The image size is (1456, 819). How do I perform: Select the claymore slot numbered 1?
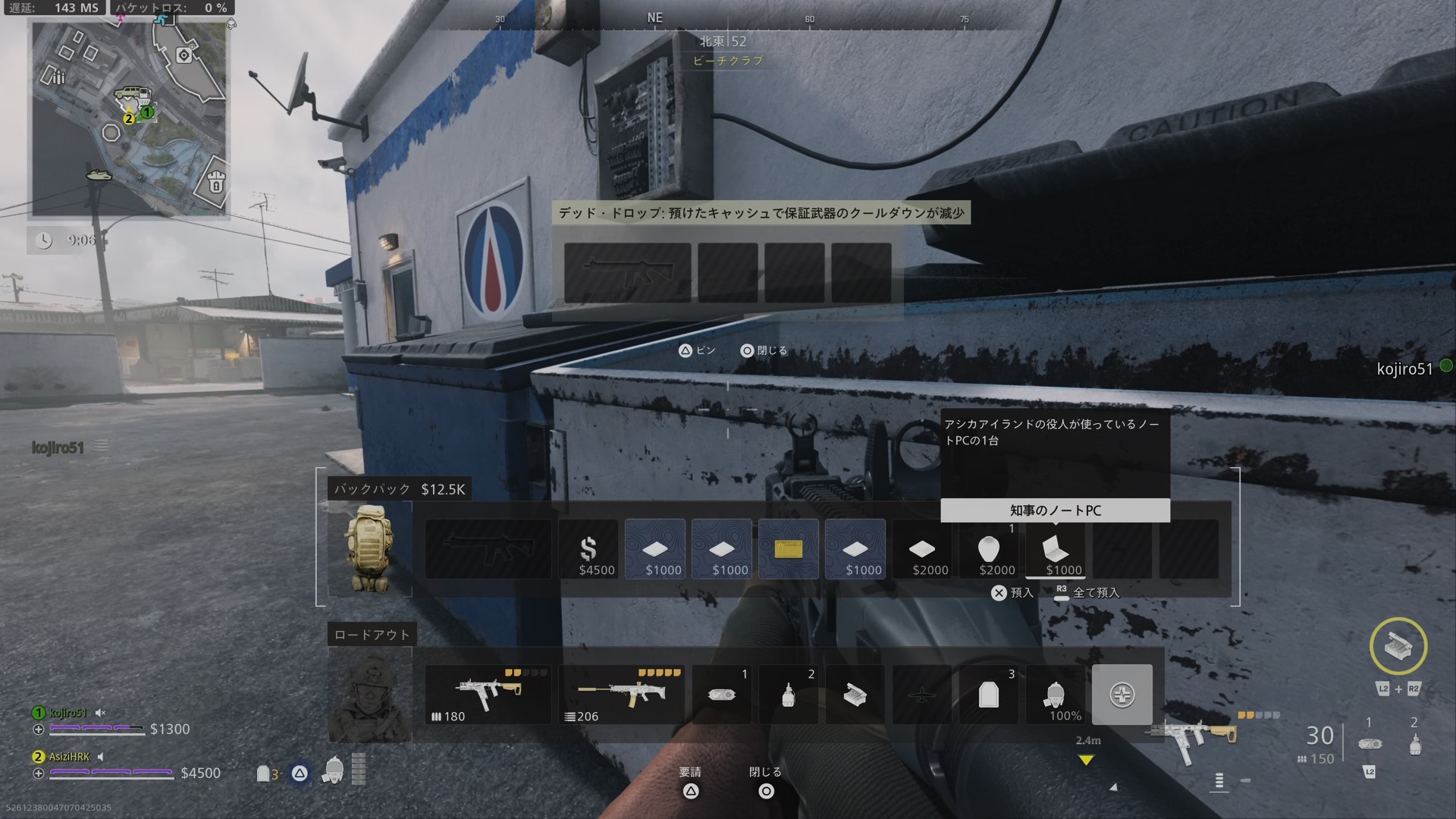(722, 694)
